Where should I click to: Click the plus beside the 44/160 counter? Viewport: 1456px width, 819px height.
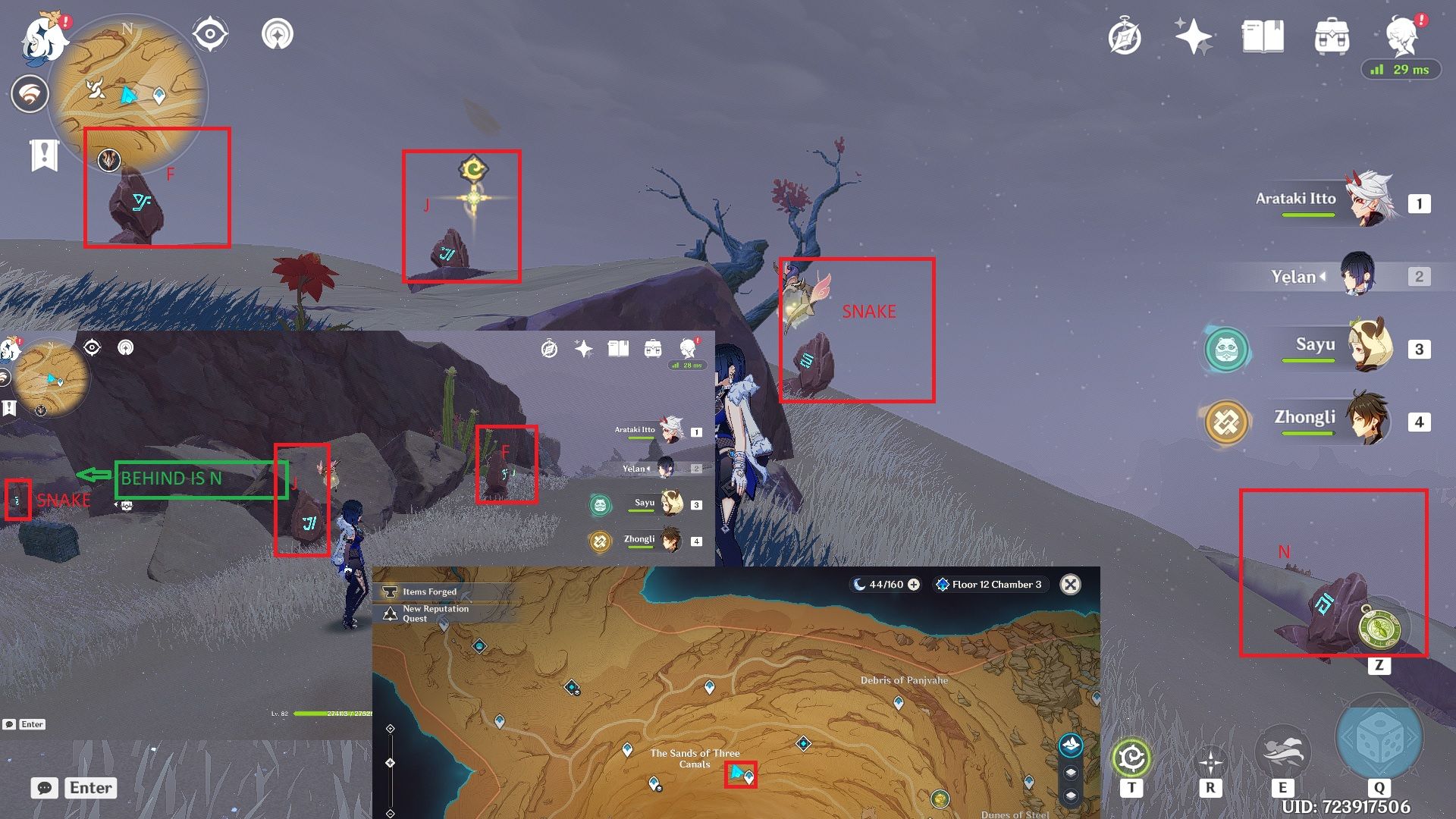[x=915, y=585]
